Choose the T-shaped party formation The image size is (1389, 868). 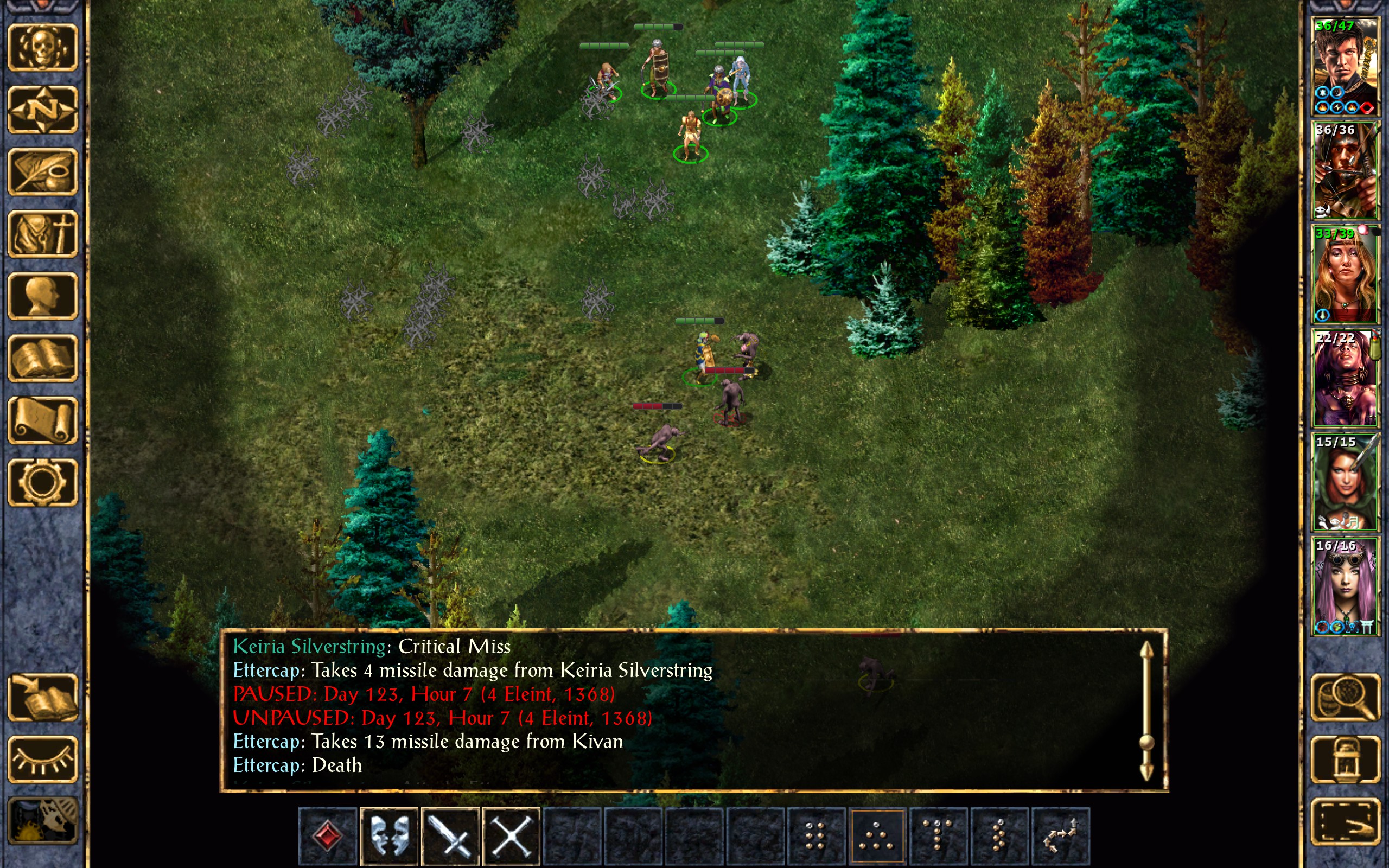click(938, 836)
